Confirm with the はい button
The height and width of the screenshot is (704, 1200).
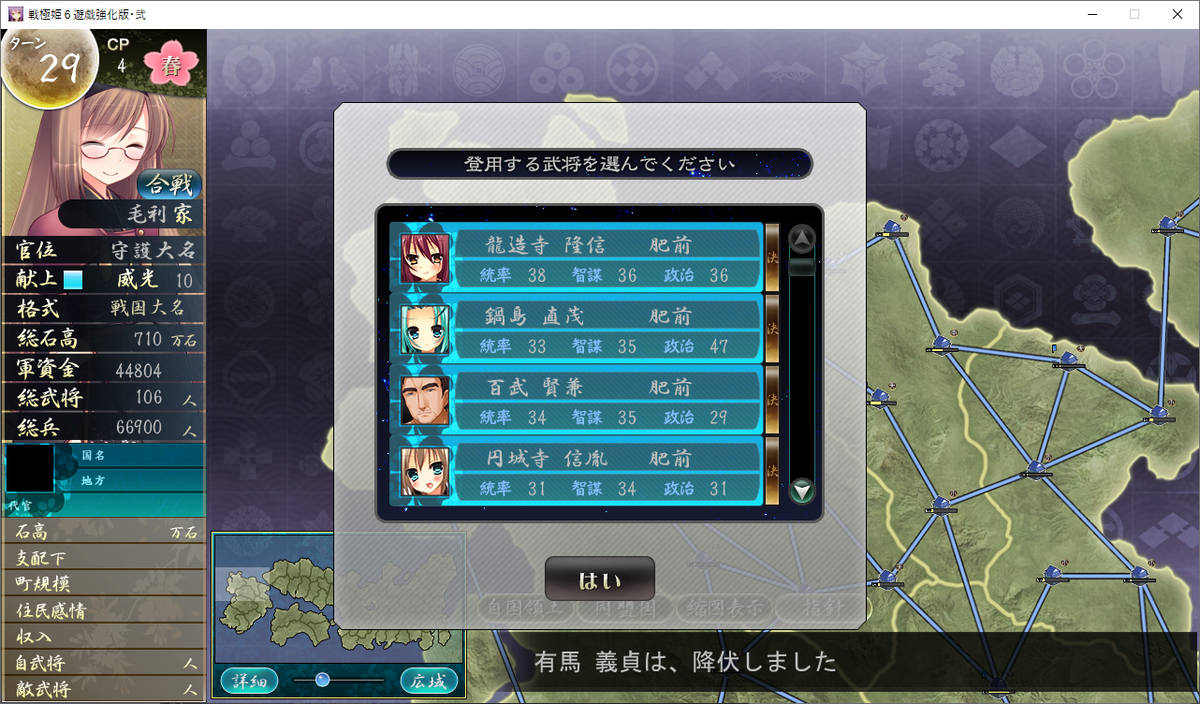599,580
